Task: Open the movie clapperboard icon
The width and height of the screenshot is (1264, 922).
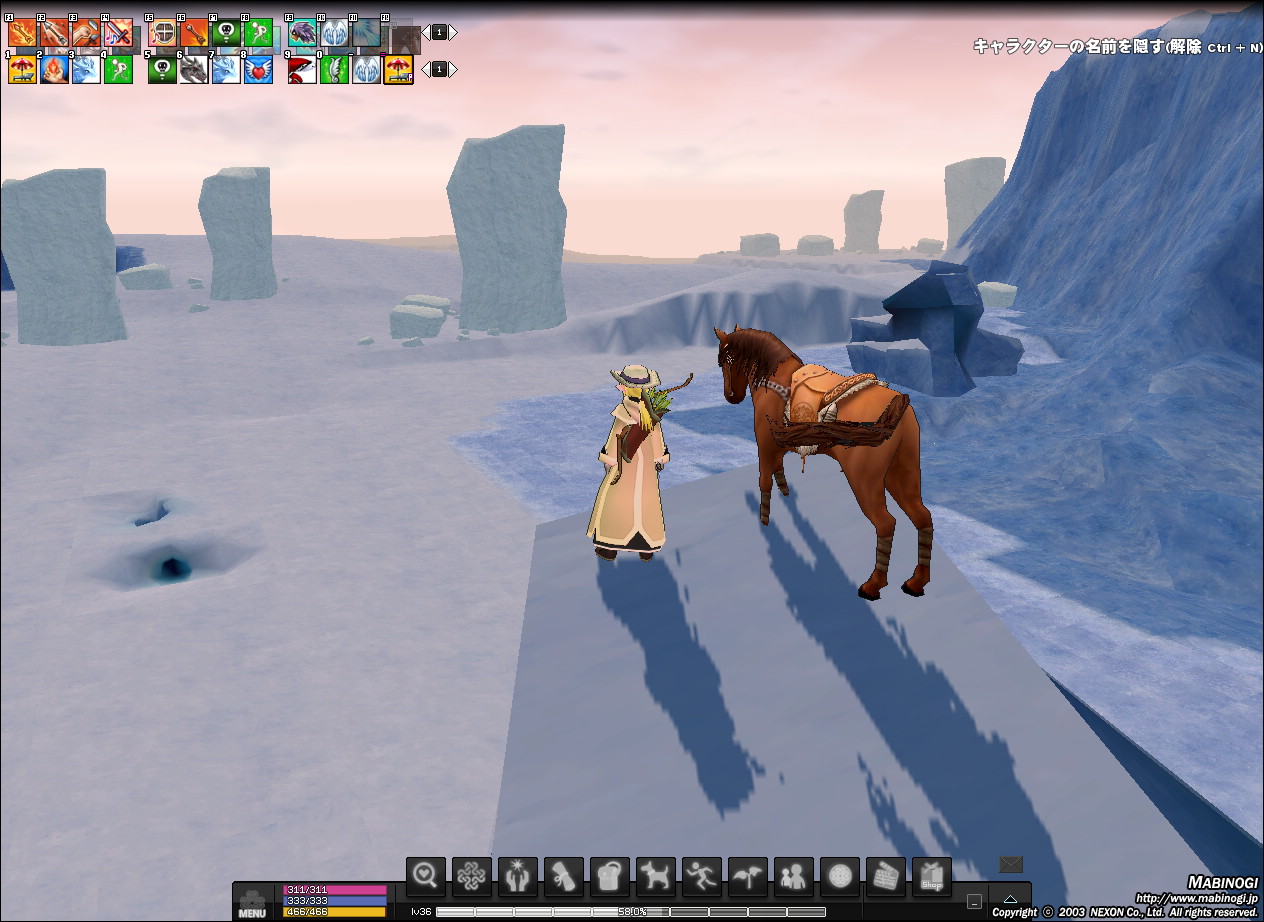Action: click(885, 877)
